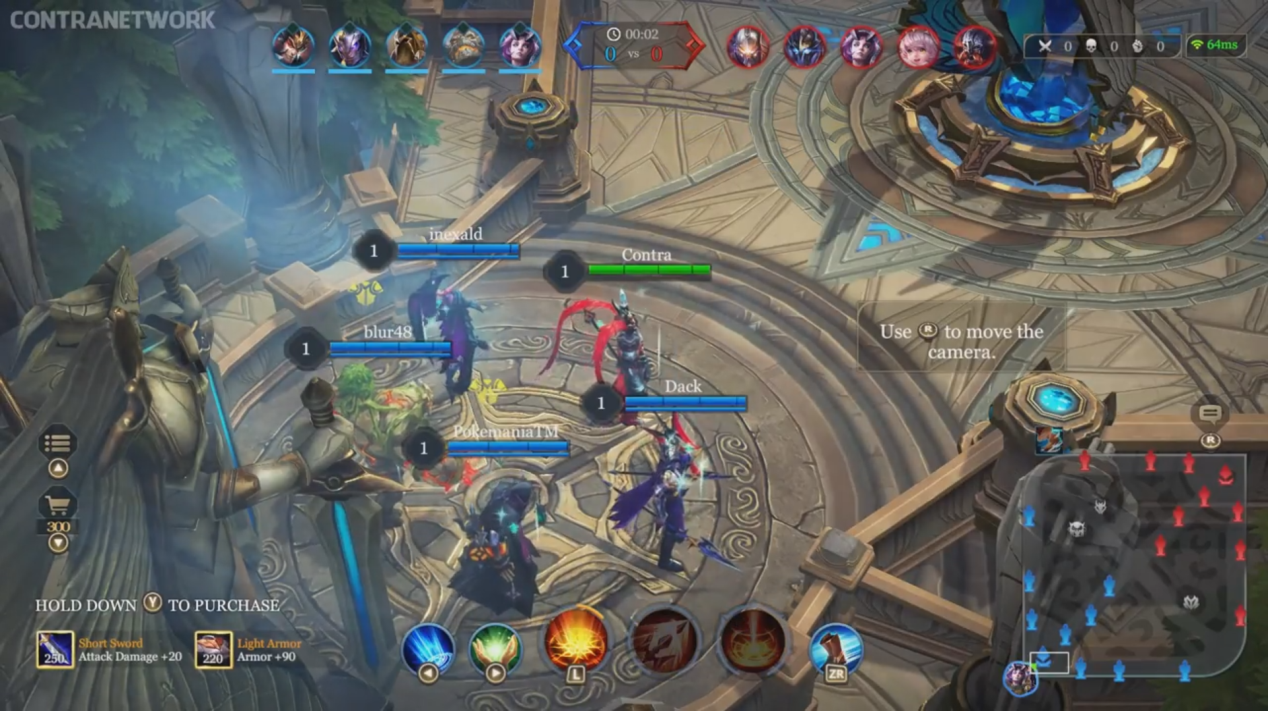The image size is (1268, 711).
Task: Open the scoreboard list menu icon
Action: click(58, 441)
